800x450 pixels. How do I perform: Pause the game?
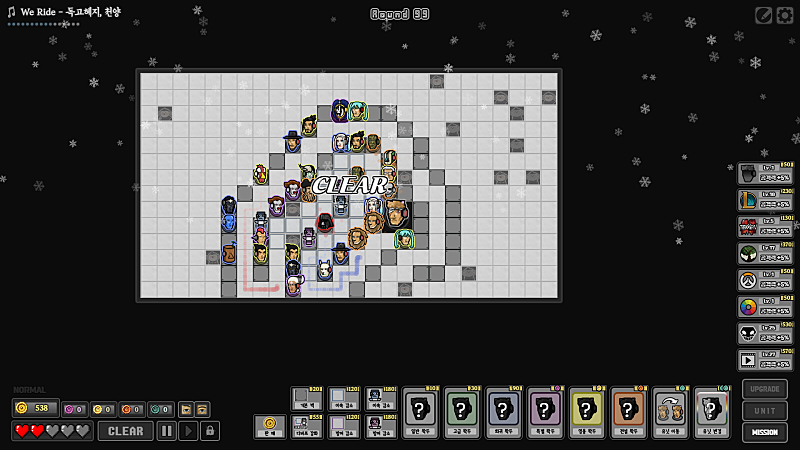[x=166, y=431]
